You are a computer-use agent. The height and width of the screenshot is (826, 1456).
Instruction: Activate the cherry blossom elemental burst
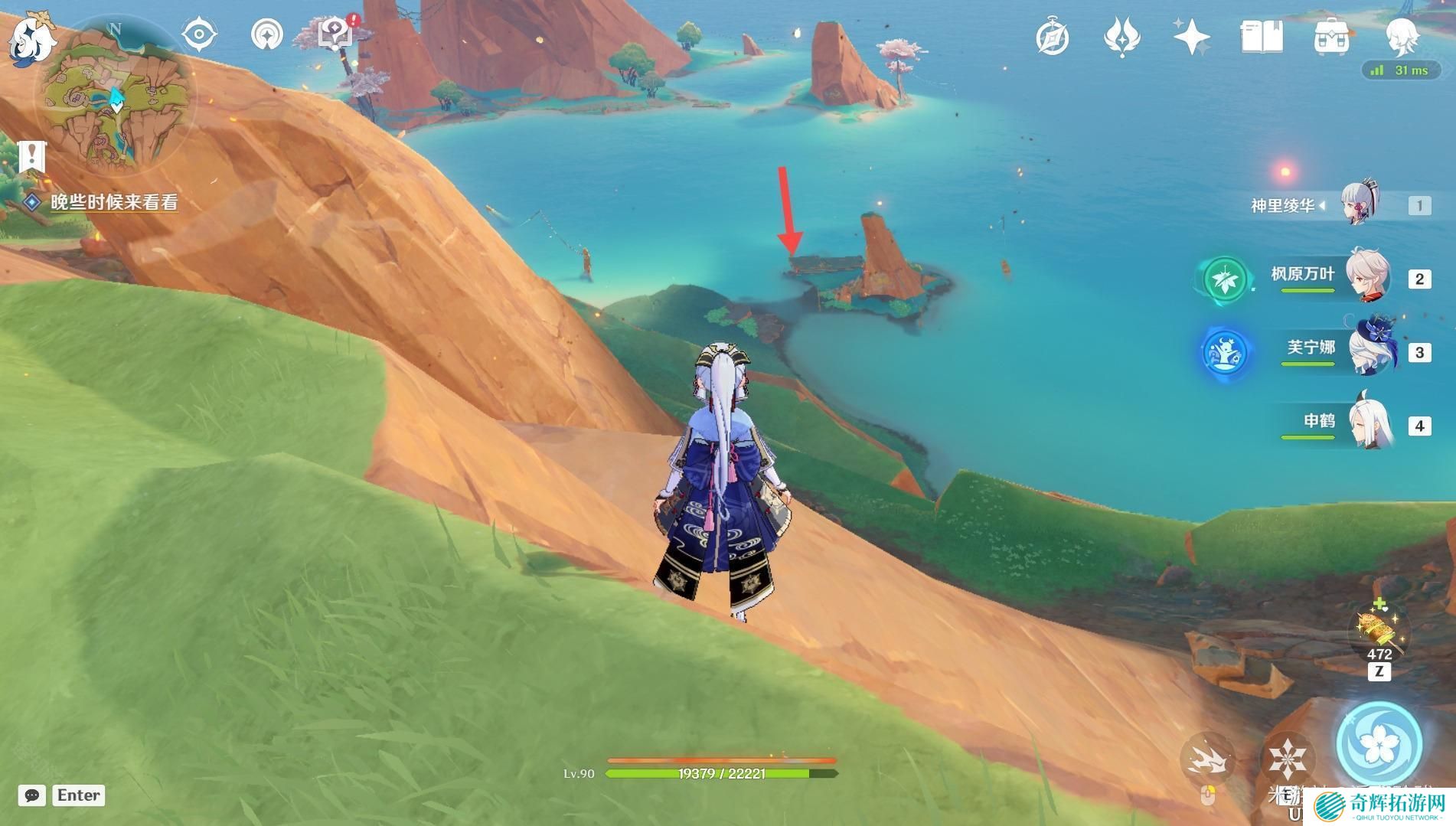(x=1379, y=743)
